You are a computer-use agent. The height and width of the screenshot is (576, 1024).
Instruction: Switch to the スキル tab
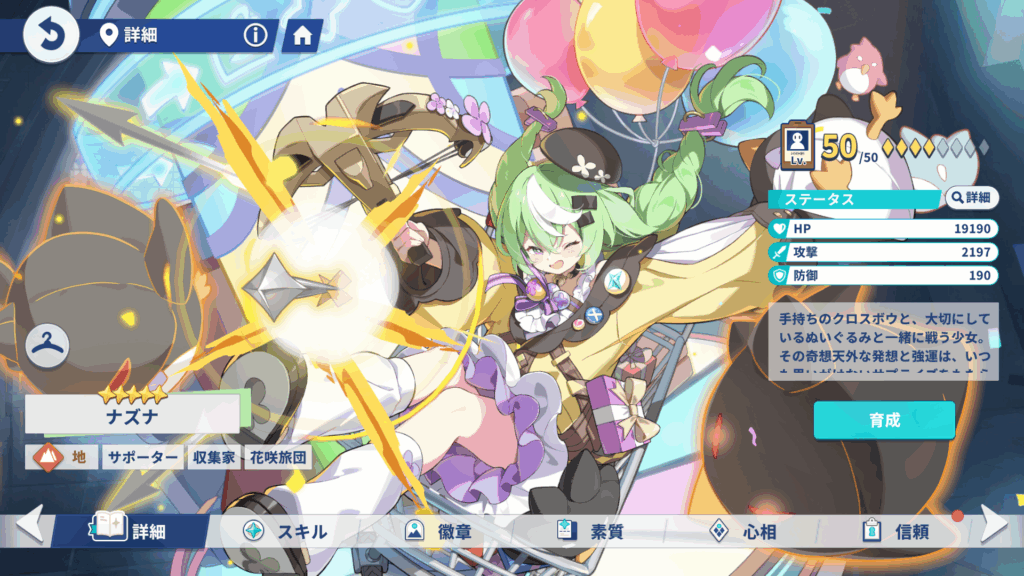[285, 531]
